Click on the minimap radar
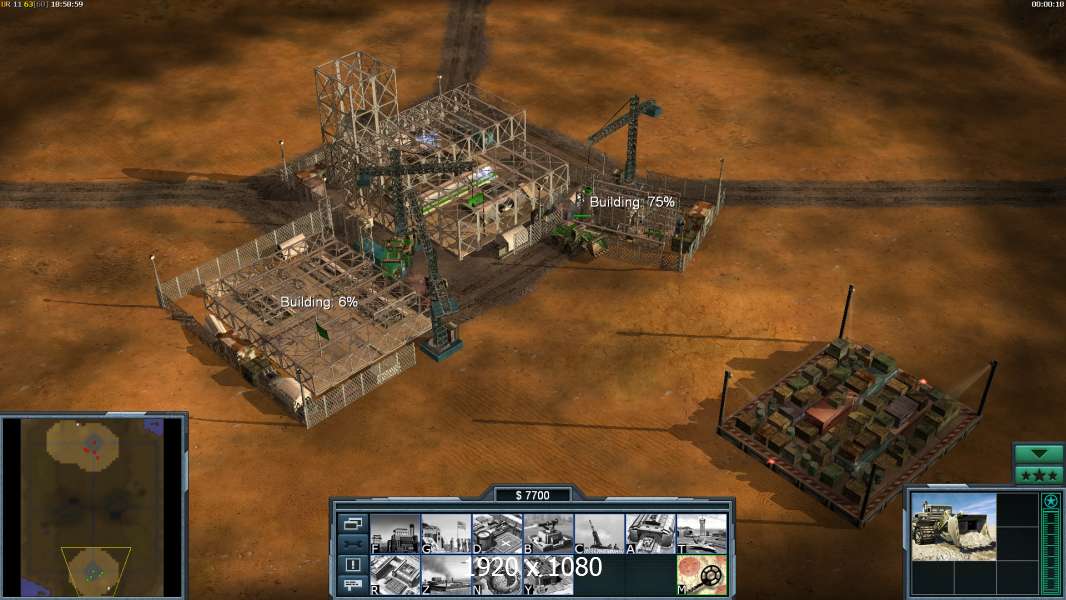Image resolution: width=1066 pixels, height=600 pixels. (x=93, y=507)
